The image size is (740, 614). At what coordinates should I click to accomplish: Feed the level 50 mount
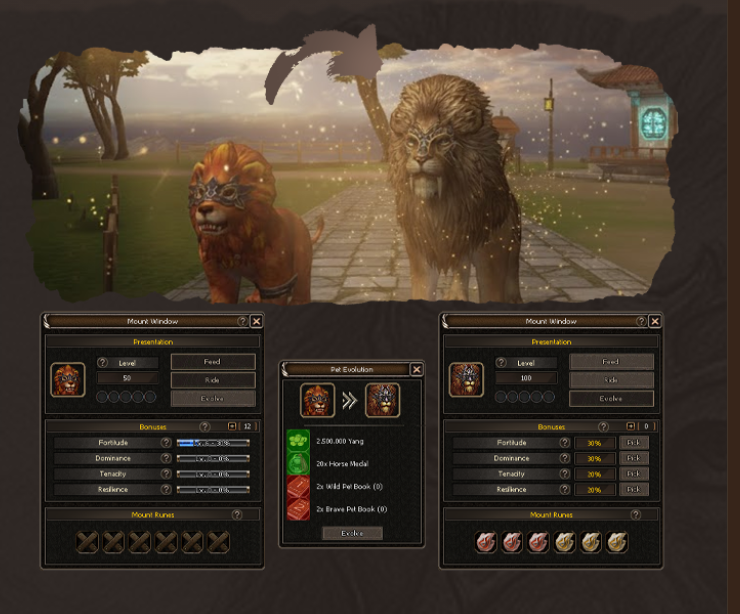click(x=212, y=361)
